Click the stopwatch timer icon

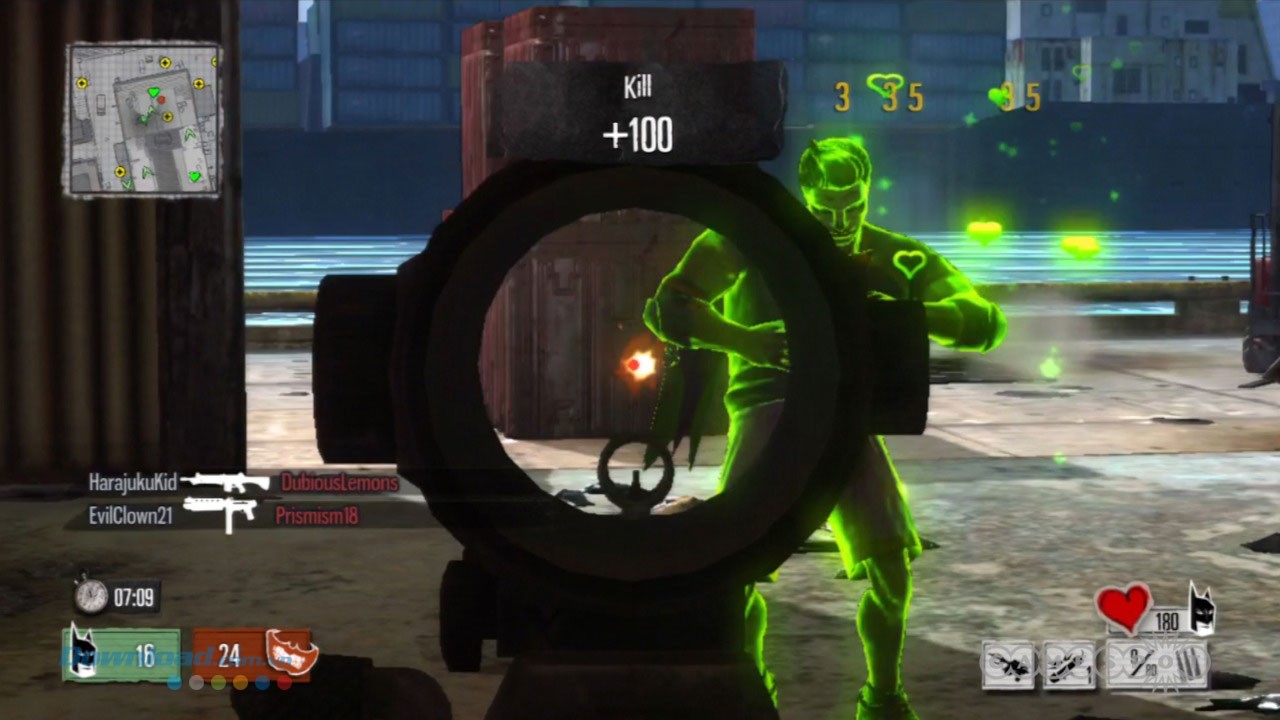point(91,595)
